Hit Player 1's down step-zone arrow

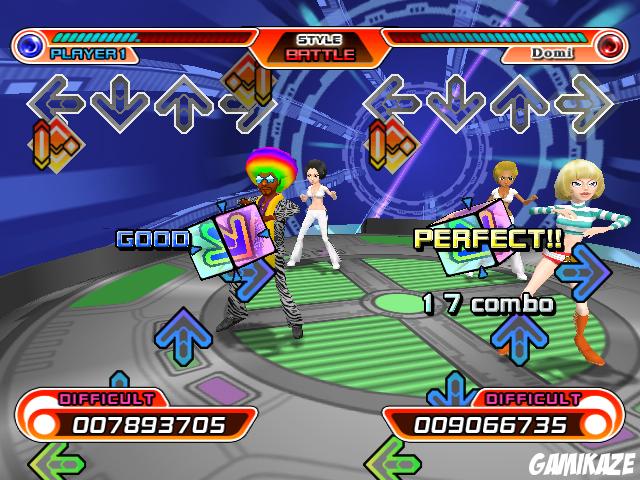[120, 100]
